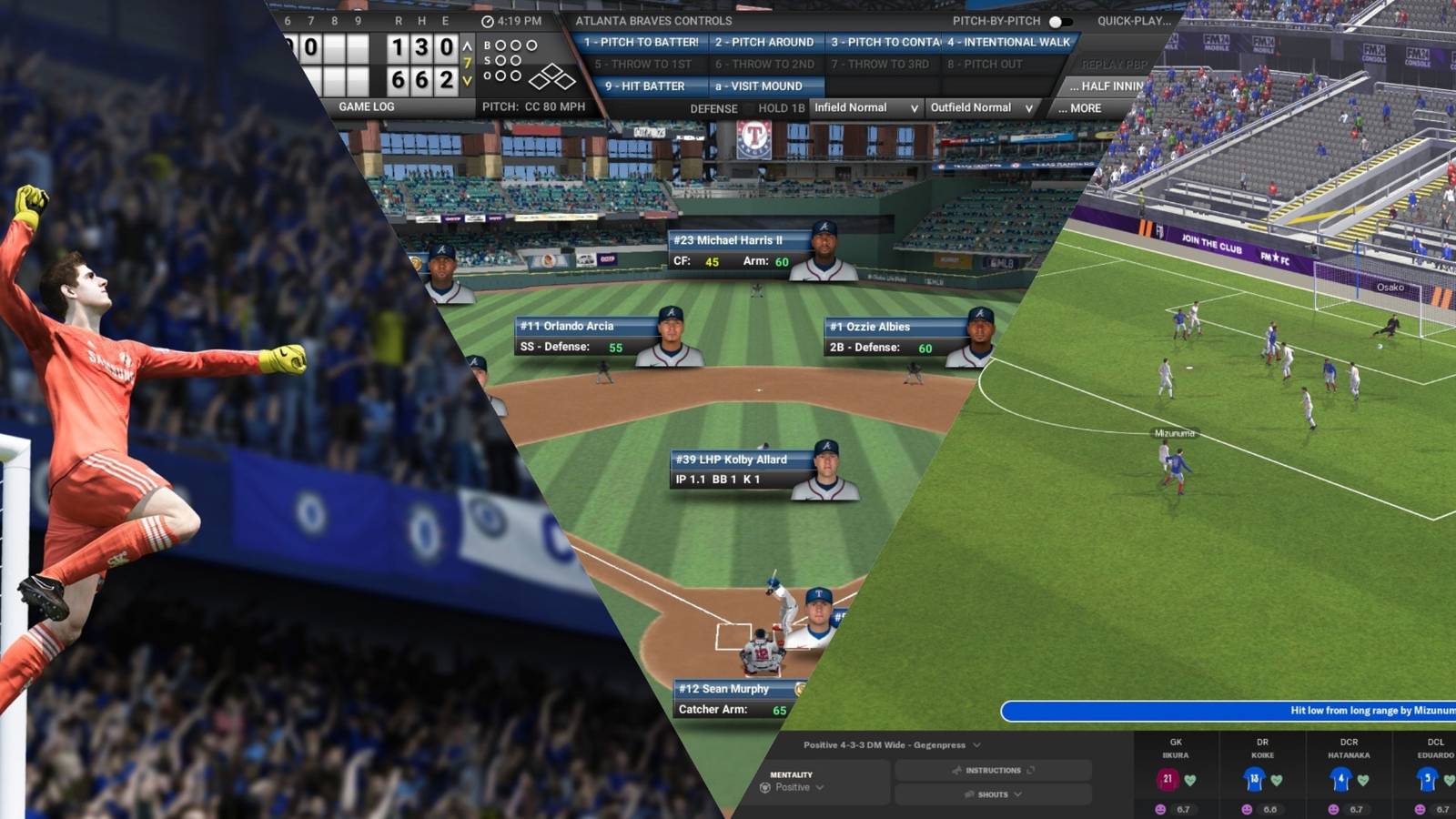
Task: Click the award icon next to Sean Murphy
Action: (x=800, y=689)
